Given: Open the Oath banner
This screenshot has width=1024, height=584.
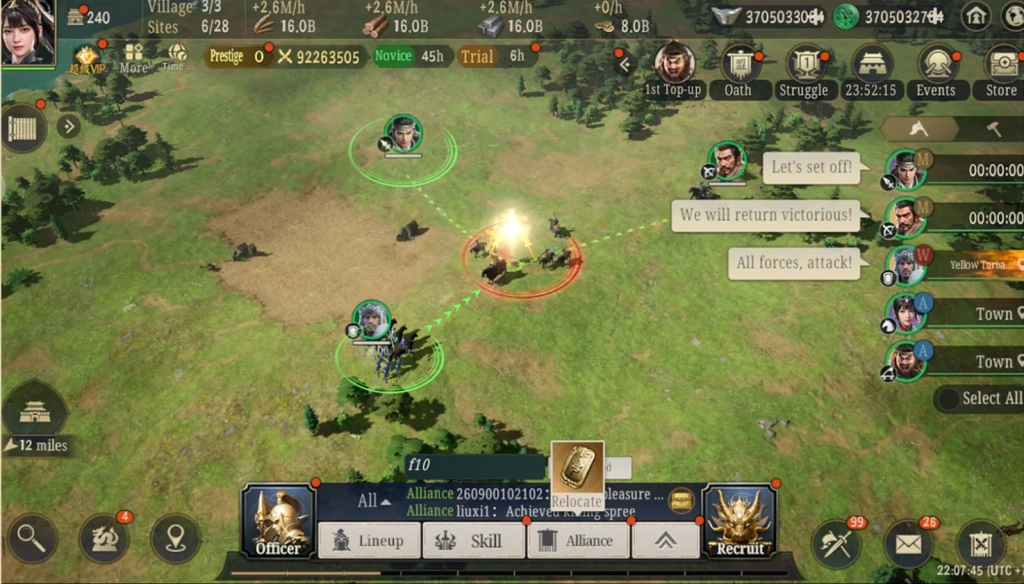Looking at the screenshot, I should pyautogui.click(x=739, y=70).
